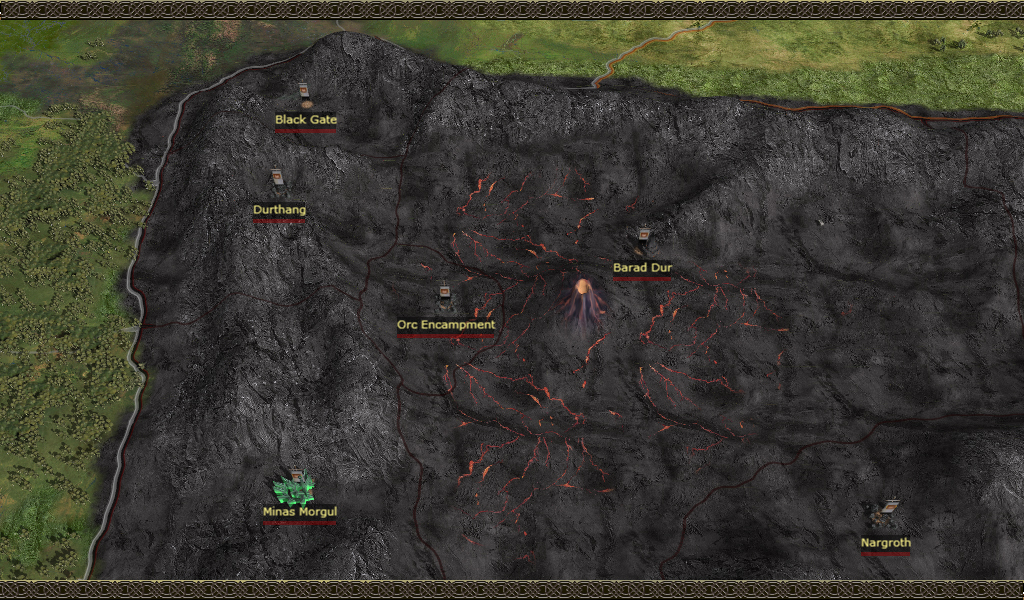Viewport: 1024px width, 600px height.
Task: Select the Black Gate map marker
Action: (x=305, y=96)
